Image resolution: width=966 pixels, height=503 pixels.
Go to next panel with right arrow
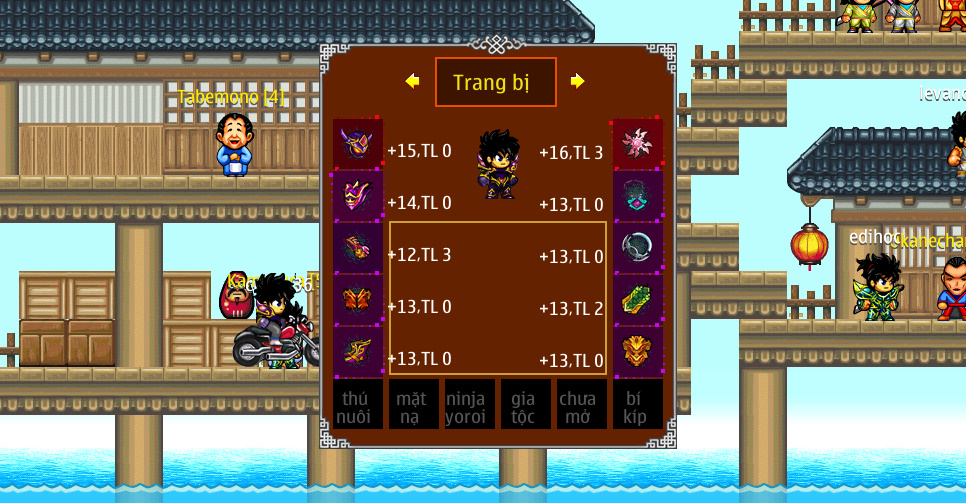click(577, 81)
